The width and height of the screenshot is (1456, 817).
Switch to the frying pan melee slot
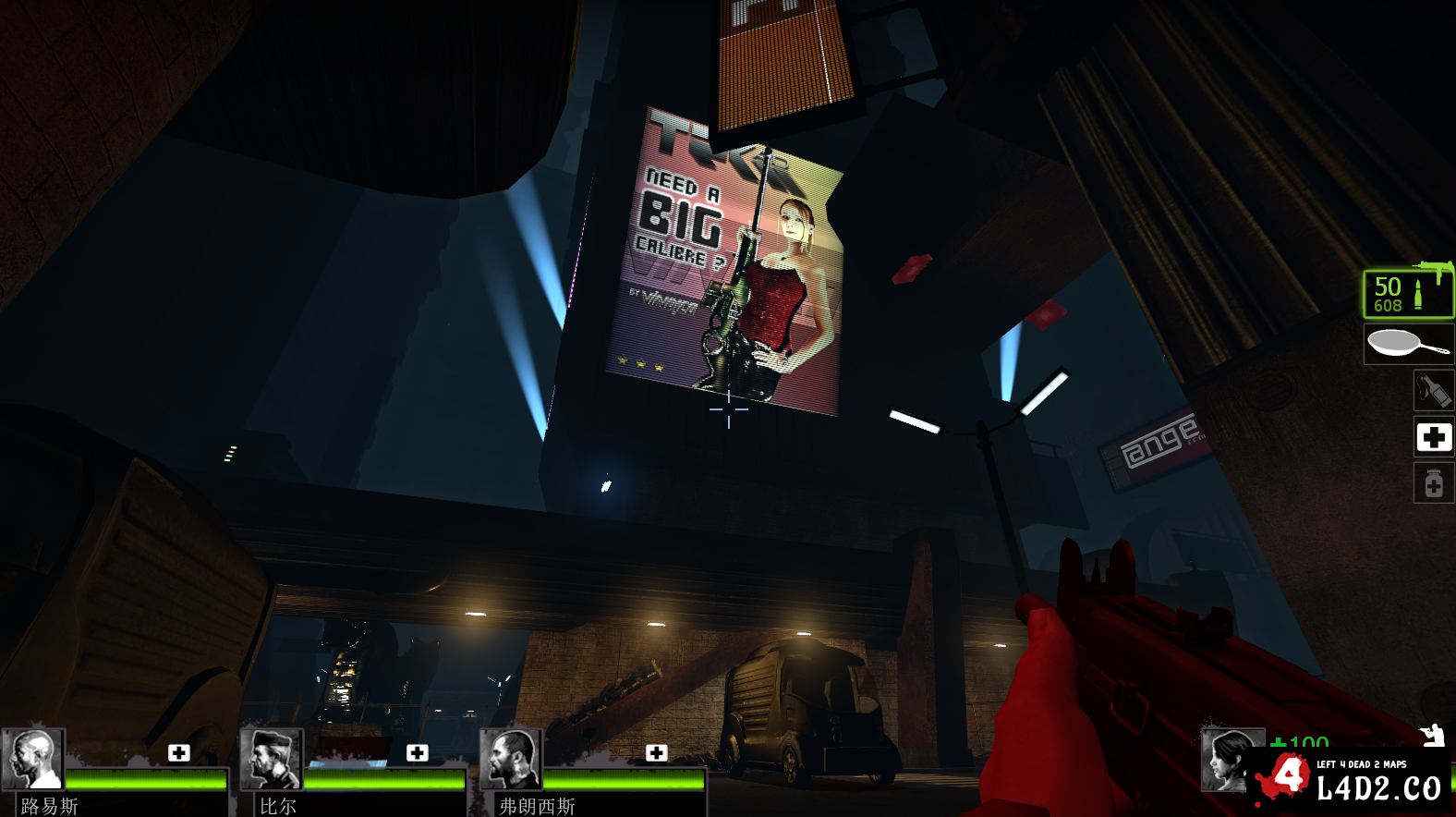coord(1408,344)
